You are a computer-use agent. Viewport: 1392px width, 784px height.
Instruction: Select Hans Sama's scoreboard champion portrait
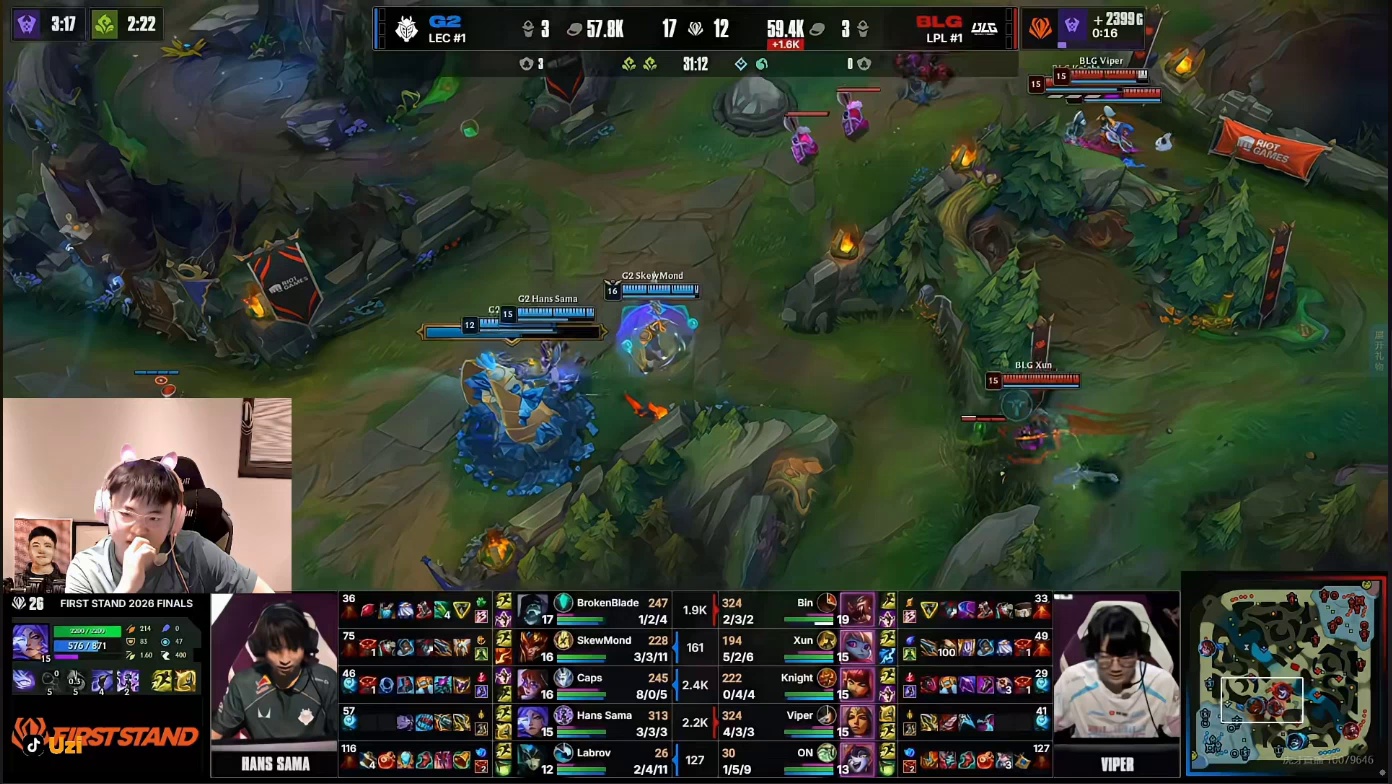click(x=533, y=721)
